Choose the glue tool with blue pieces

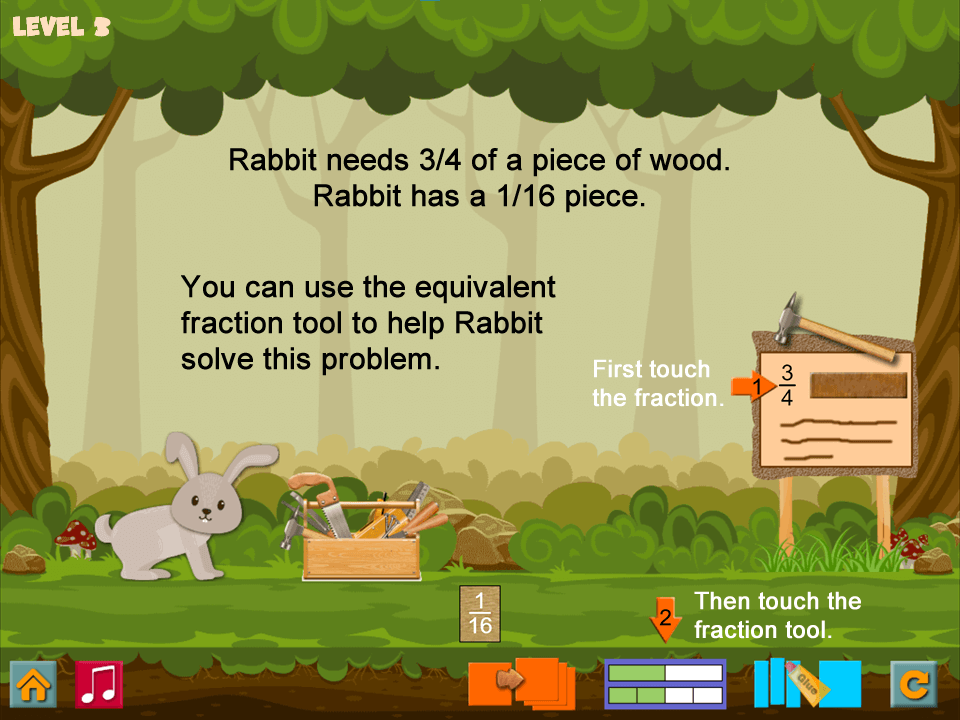click(x=806, y=684)
